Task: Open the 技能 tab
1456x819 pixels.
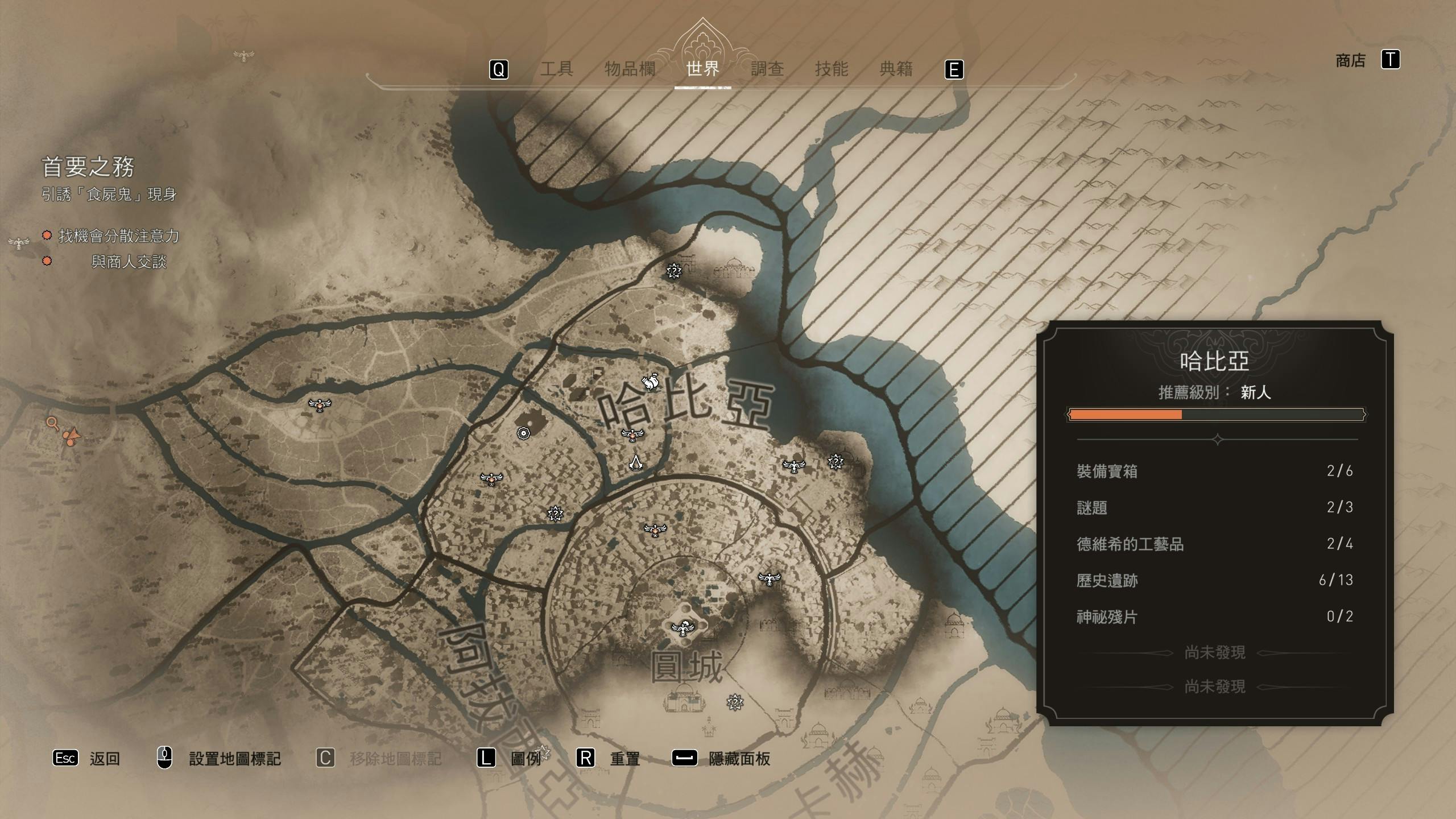Action: [832, 69]
